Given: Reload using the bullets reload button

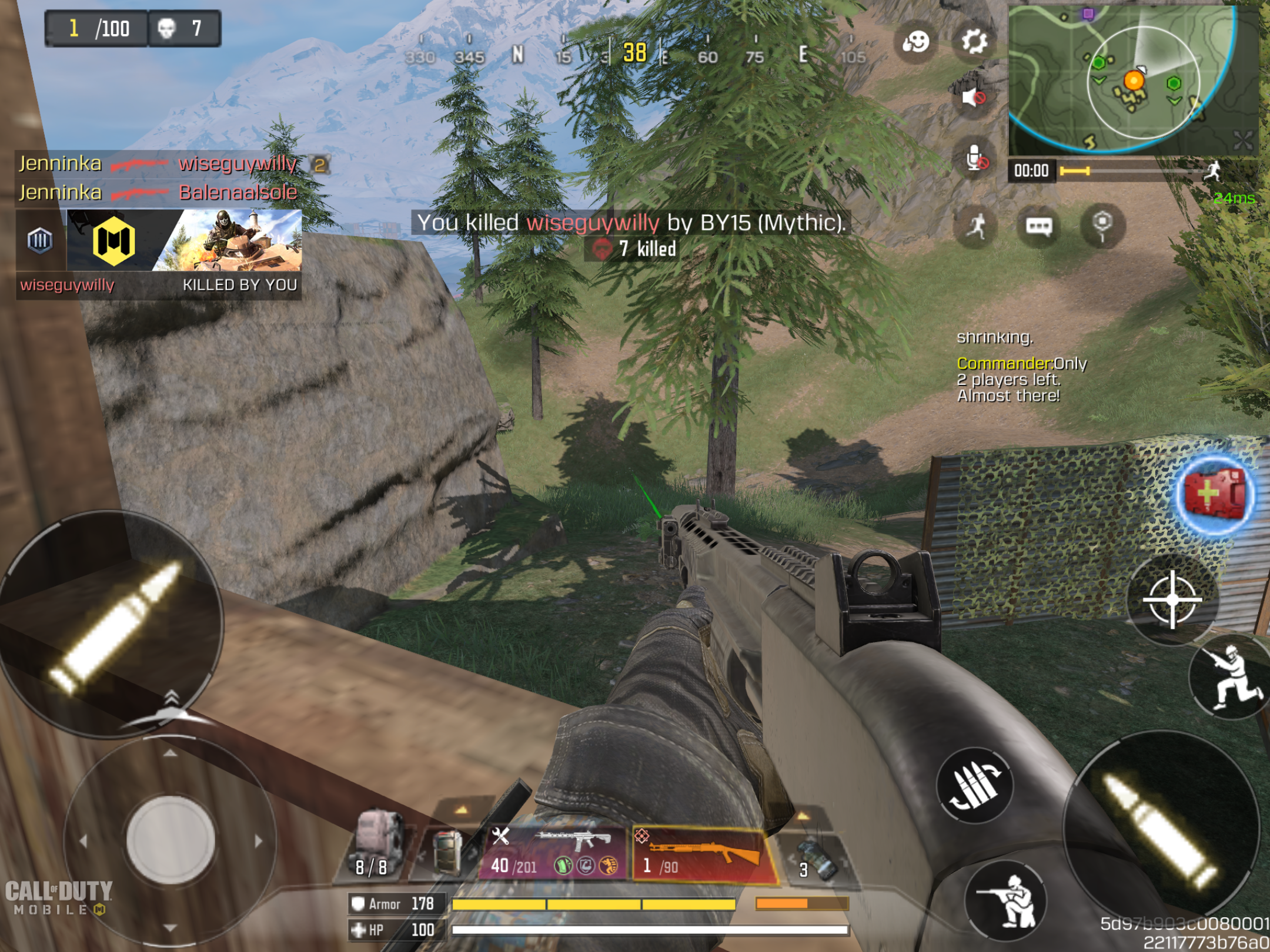Looking at the screenshot, I should [974, 785].
